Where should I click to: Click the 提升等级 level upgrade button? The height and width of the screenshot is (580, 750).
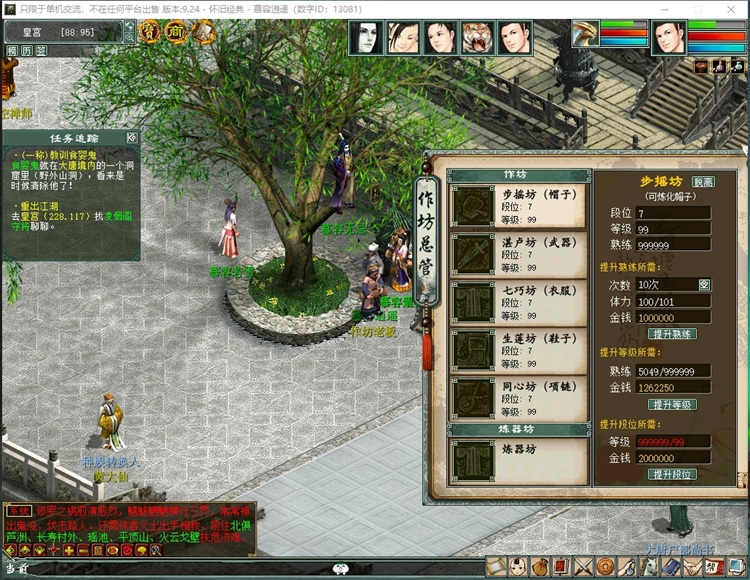[672, 404]
